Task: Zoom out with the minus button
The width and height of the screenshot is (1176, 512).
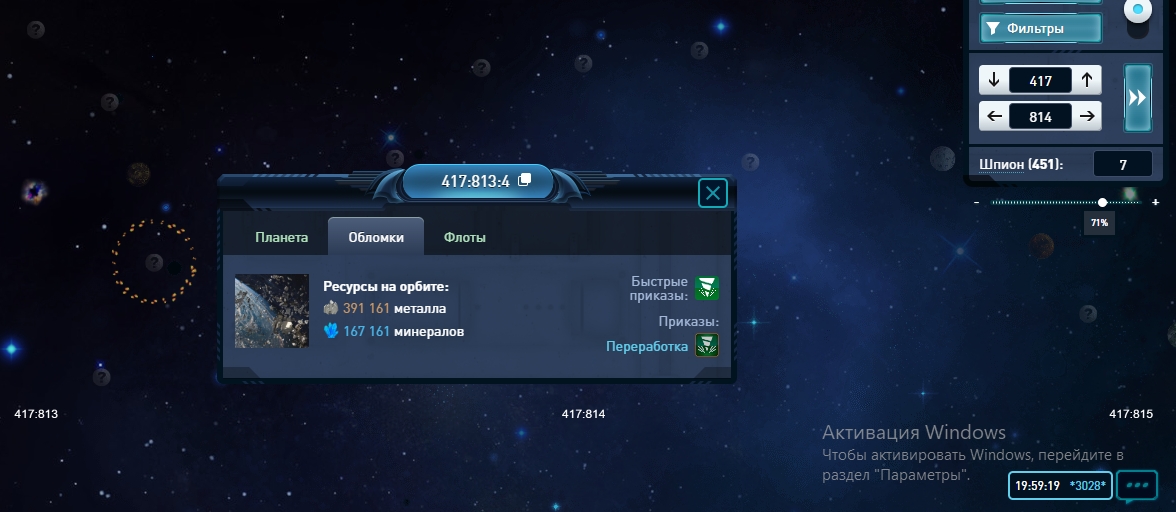Action: click(x=977, y=203)
